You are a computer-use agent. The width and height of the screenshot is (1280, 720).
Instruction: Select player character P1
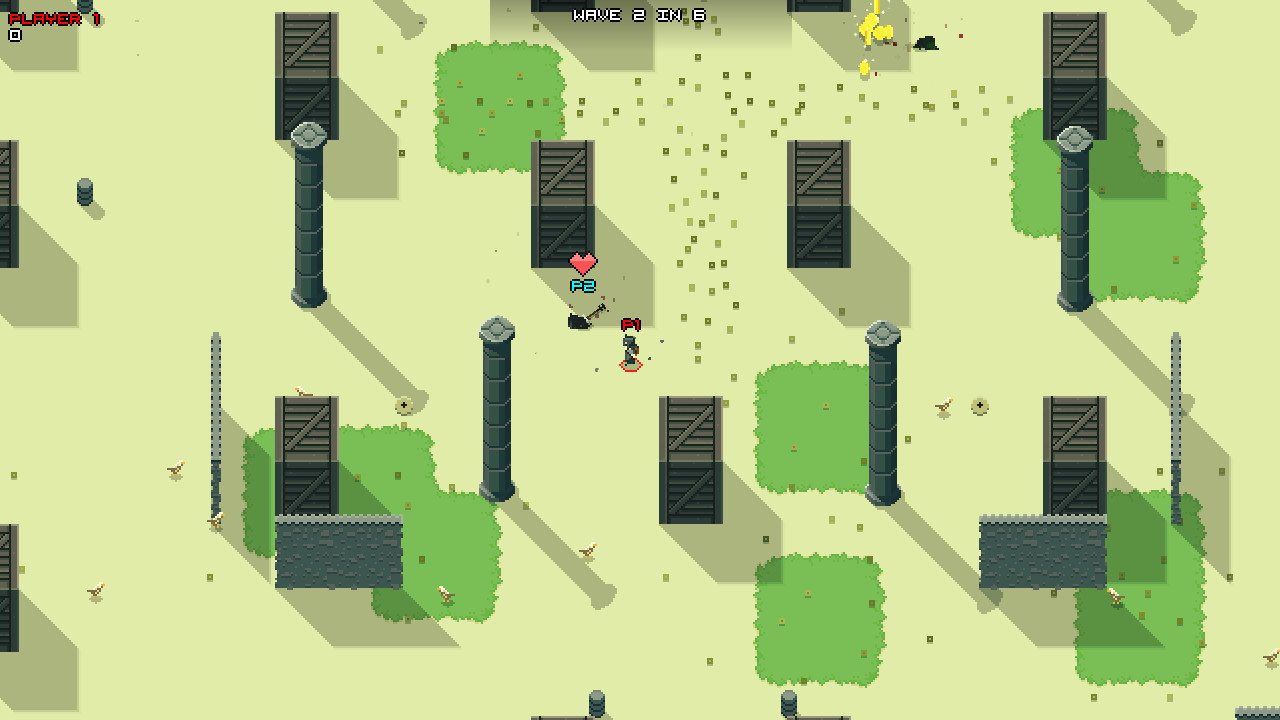(x=628, y=350)
